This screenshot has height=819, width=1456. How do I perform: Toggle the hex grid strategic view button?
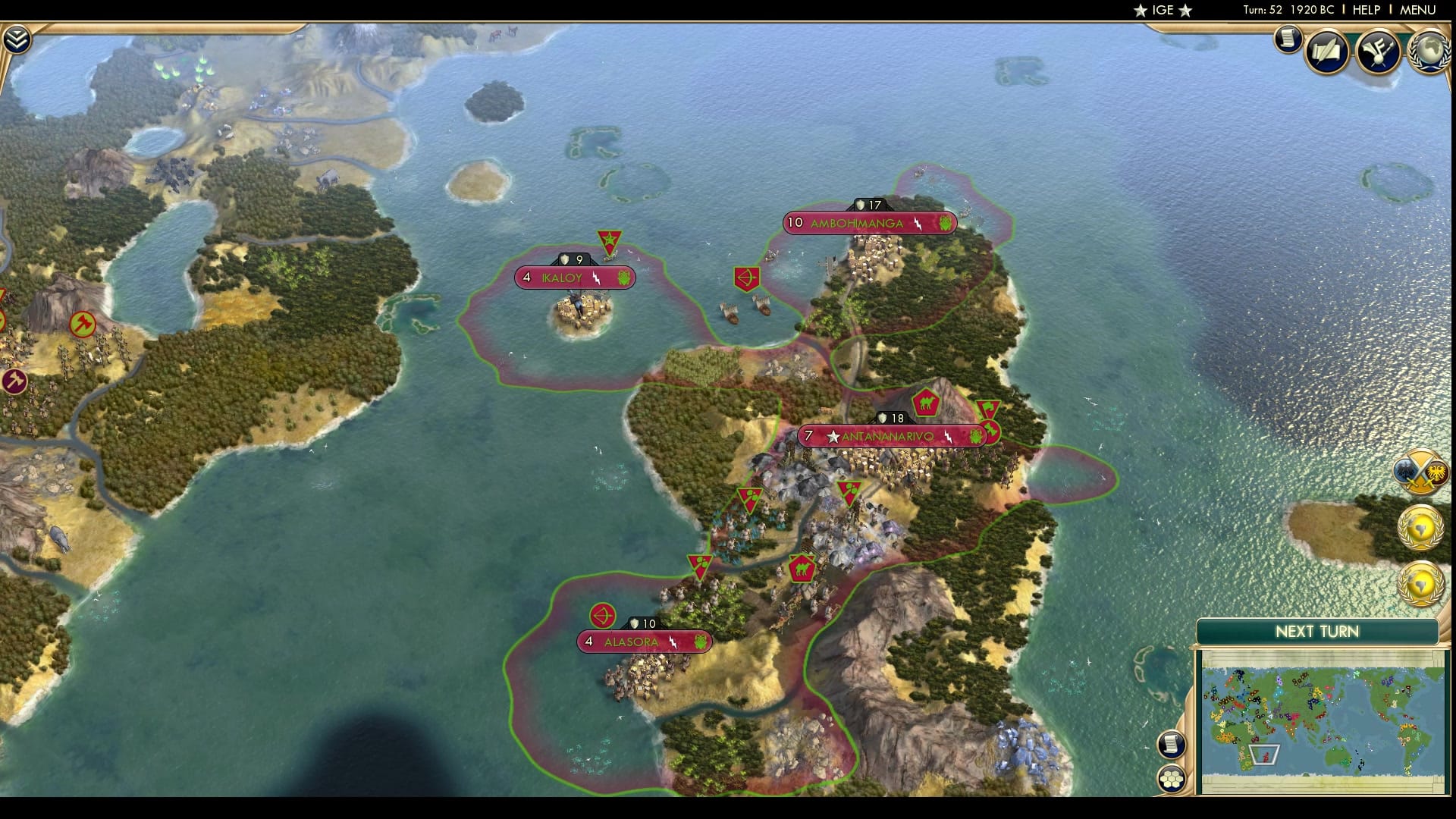coord(1172,778)
